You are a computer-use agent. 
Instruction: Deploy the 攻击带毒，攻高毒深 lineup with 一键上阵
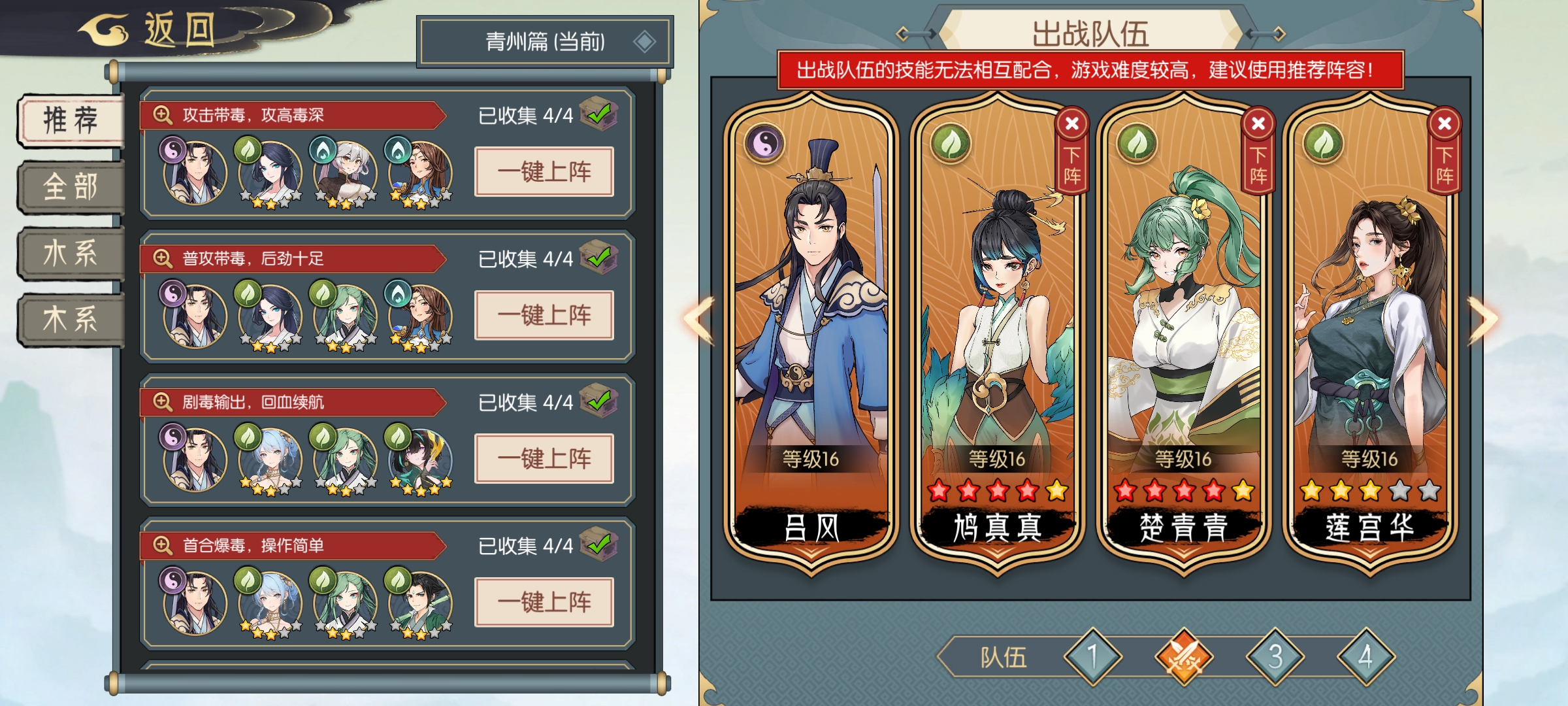tap(544, 172)
